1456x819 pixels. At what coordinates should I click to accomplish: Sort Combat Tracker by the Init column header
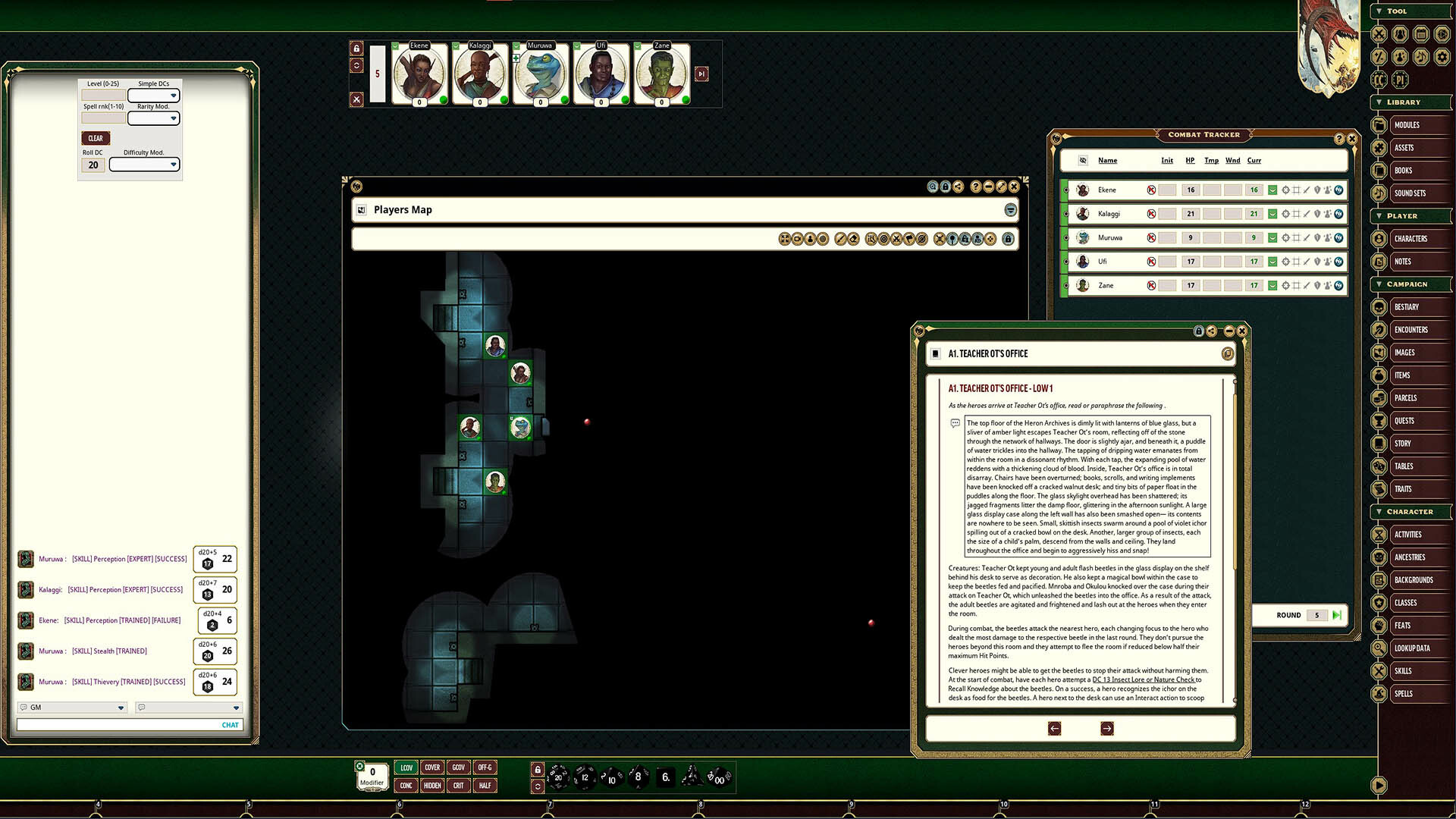[x=1167, y=160]
